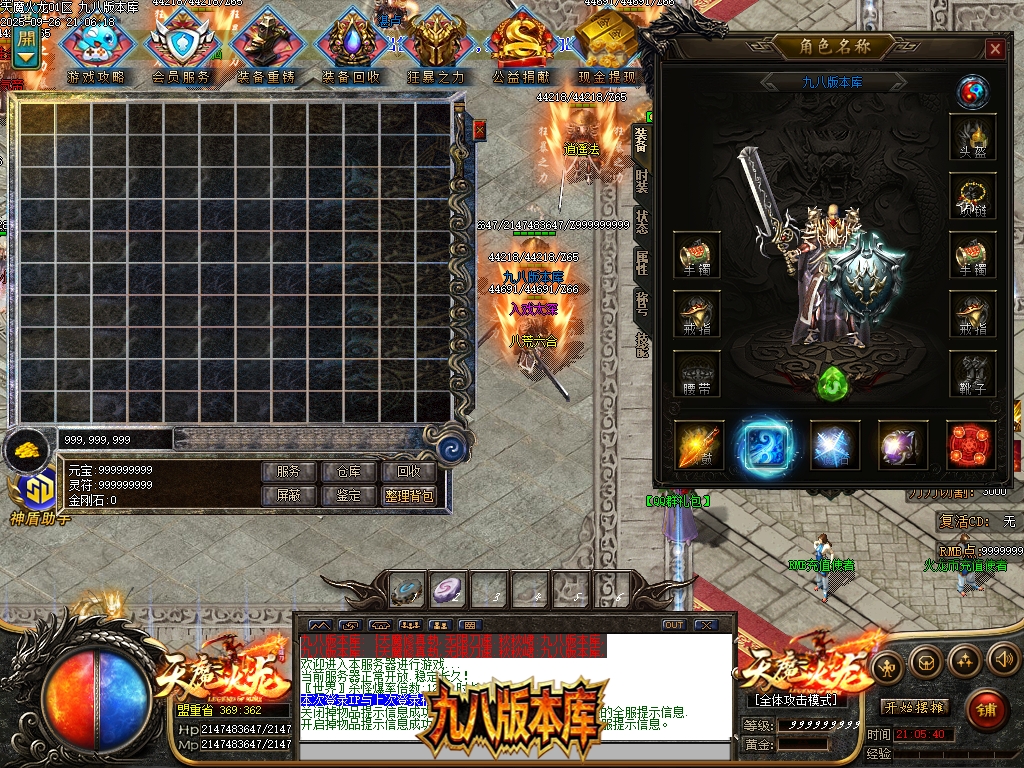This screenshot has height=768, width=1024.
Task: Switch to the 状态 status tab
Action: click(x=641, y=222)
